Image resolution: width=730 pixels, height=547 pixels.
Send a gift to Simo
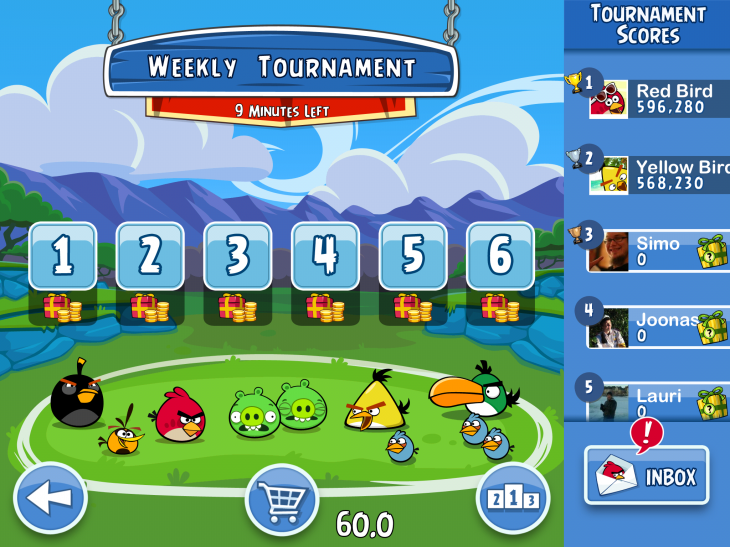pos(714,251)
